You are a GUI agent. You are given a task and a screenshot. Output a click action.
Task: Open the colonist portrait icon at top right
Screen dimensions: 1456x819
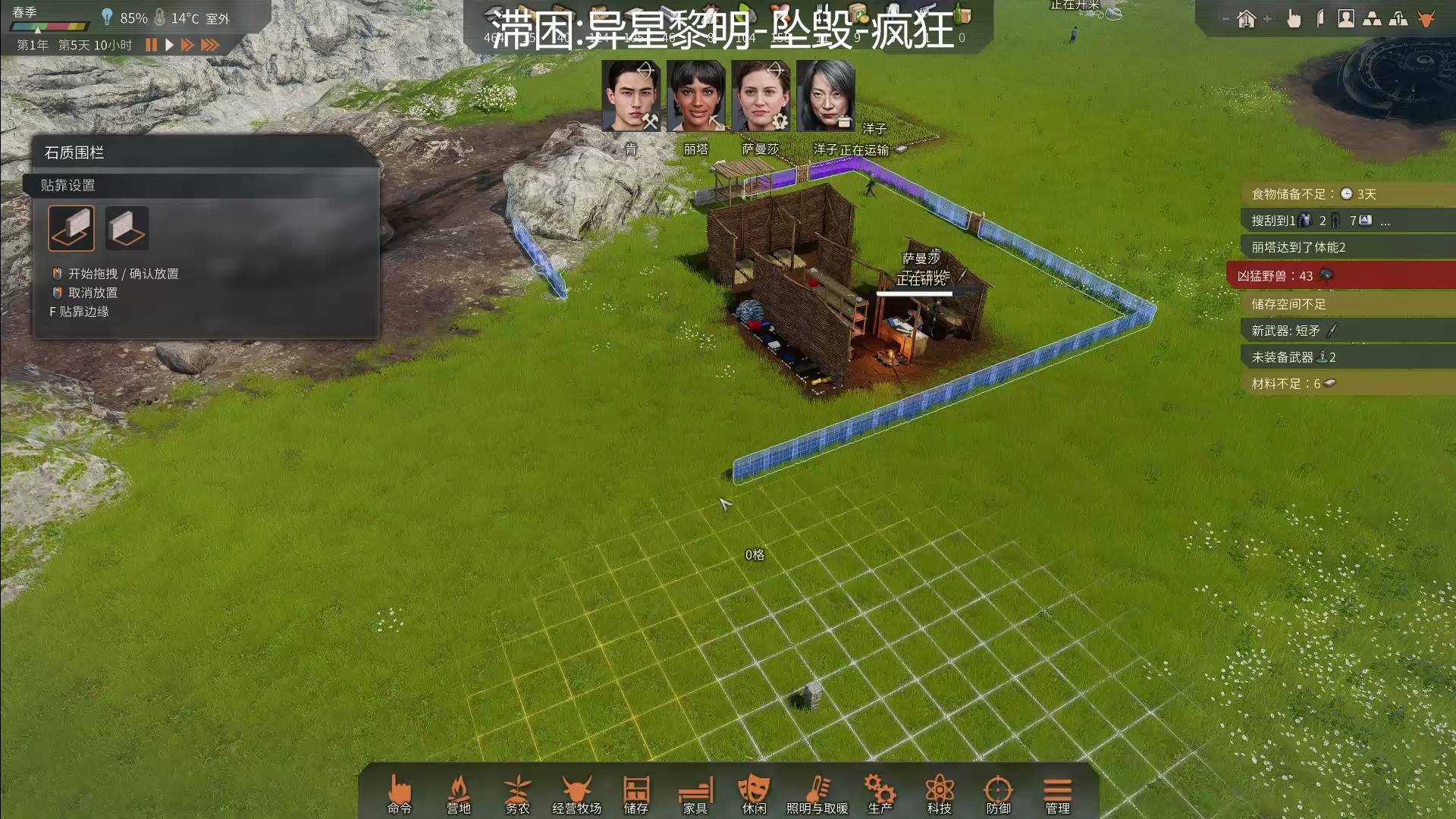[1346, 18]
